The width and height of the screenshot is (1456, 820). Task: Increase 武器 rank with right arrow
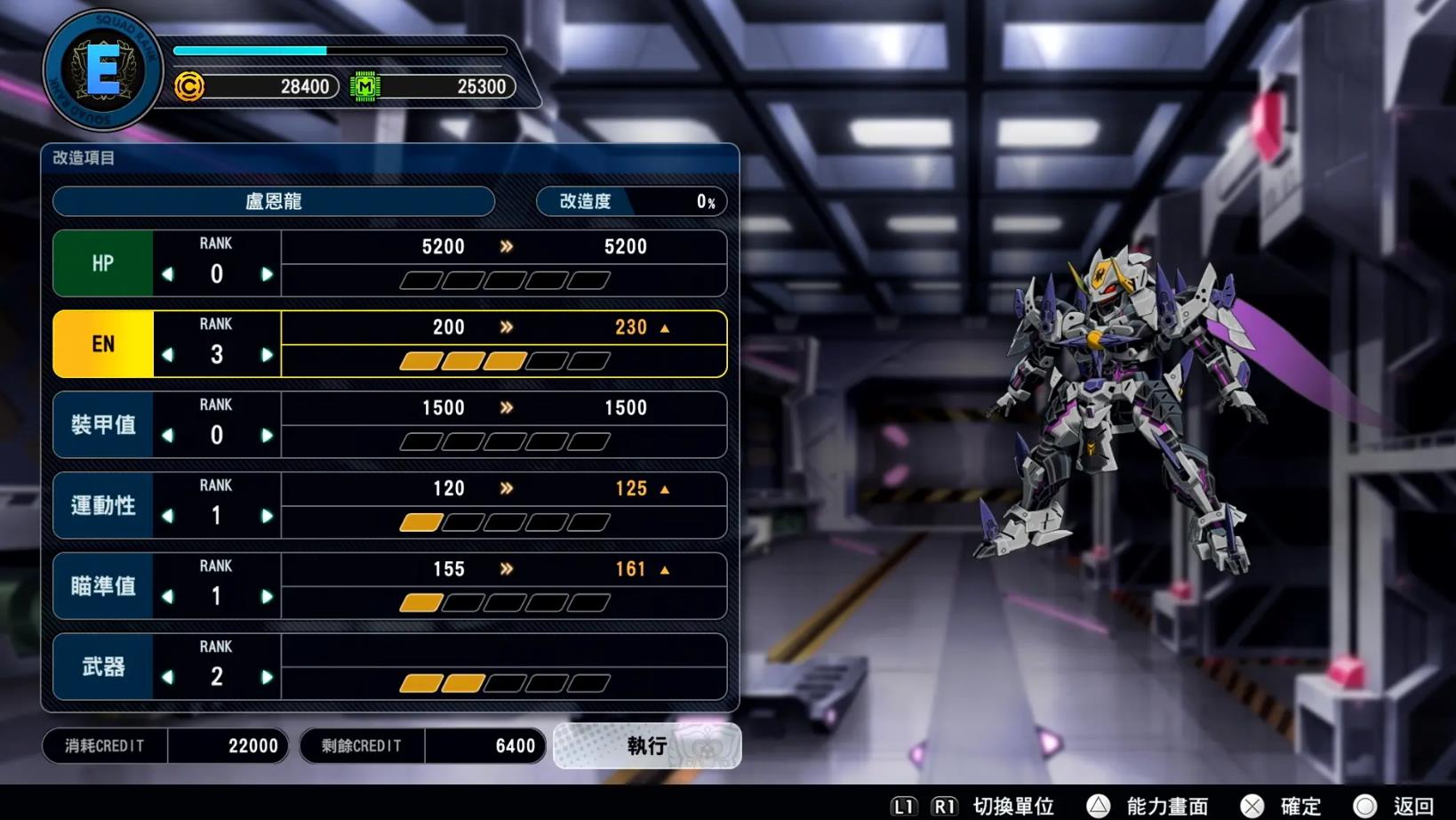tap(267, 678)
